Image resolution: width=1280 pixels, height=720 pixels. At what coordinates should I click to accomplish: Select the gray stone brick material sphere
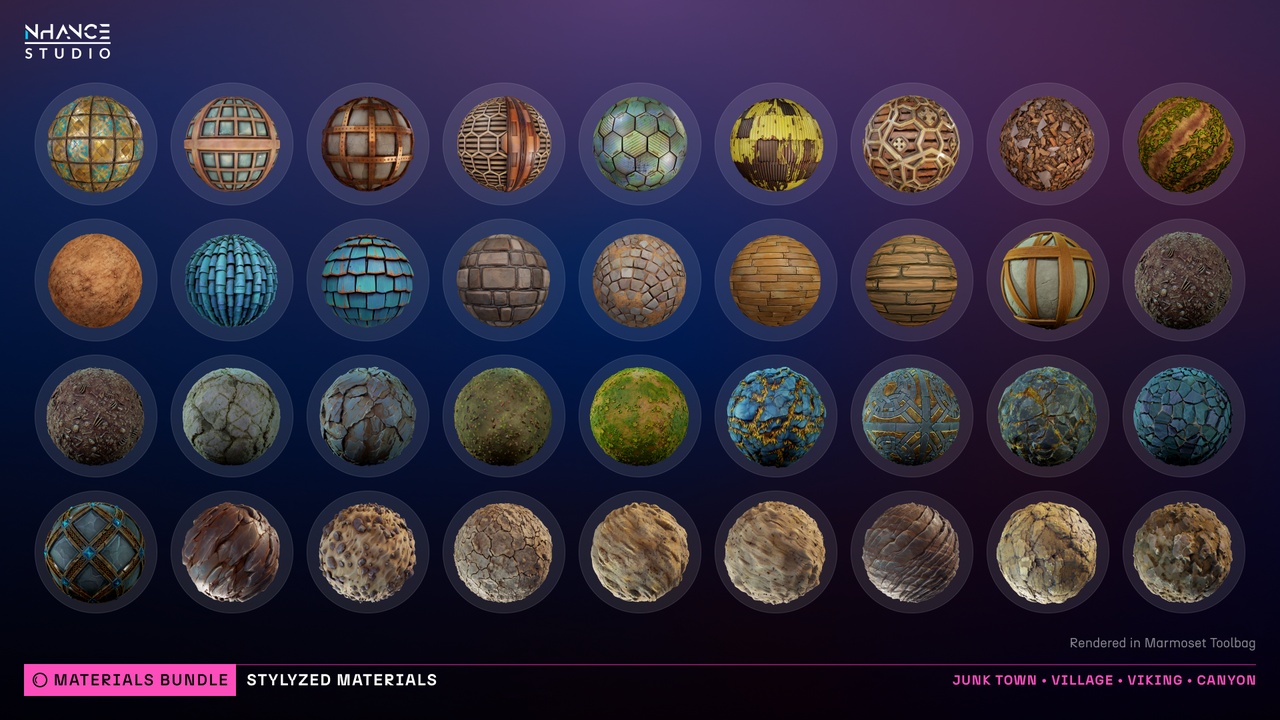tap(504, 280)
